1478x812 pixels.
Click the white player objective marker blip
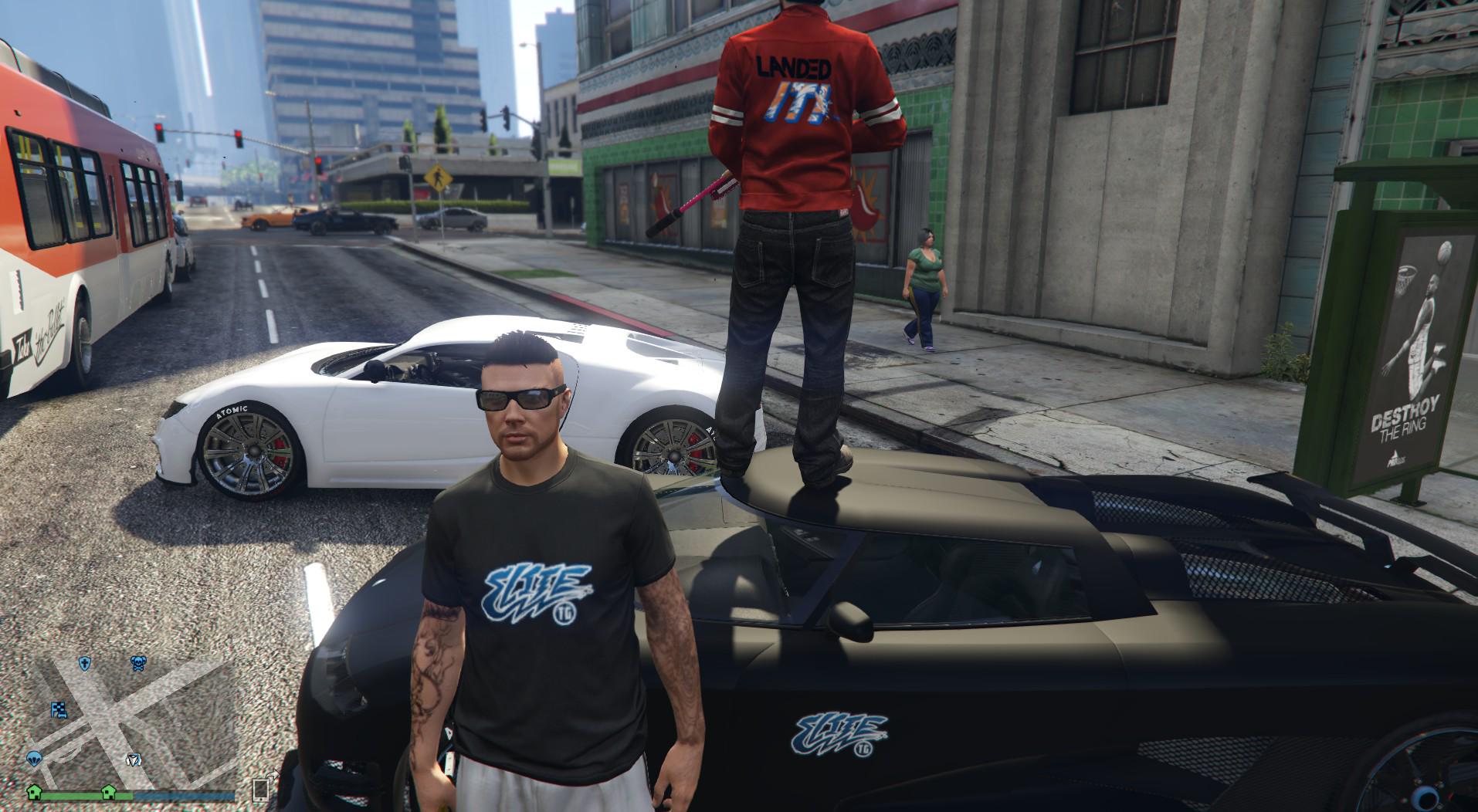point(134,760)
